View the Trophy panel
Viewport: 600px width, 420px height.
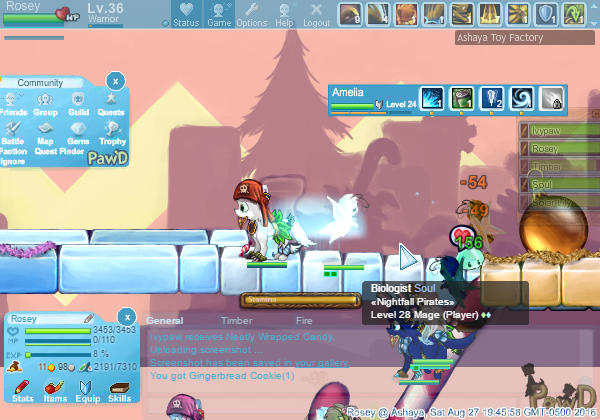coord(112,134)
